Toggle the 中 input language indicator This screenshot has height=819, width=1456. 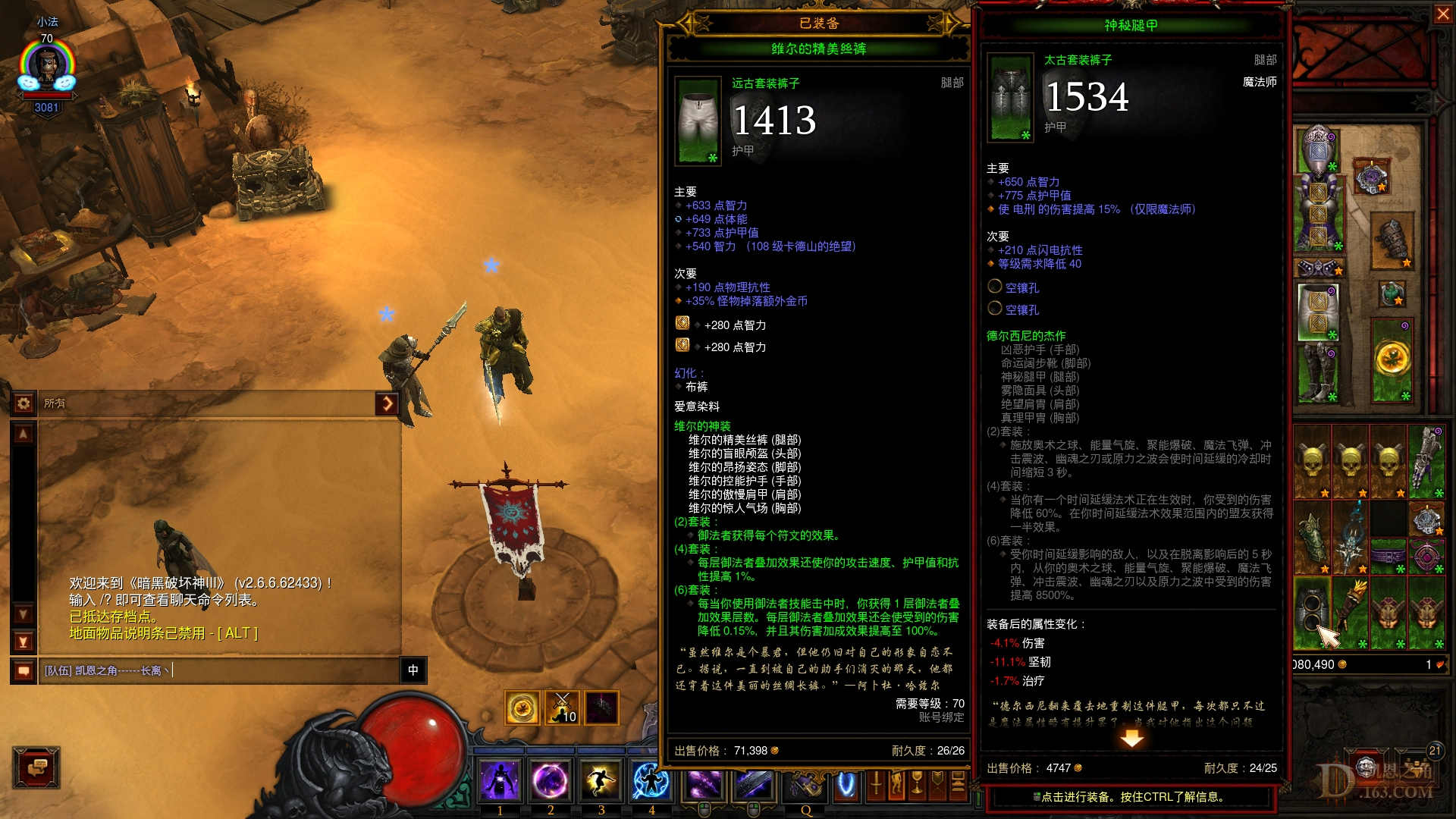click(x=413, y=671)
